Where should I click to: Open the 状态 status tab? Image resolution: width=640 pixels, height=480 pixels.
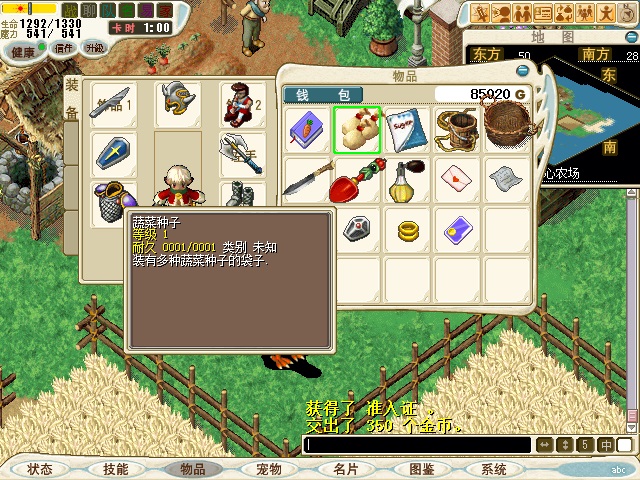tap(41, 469)
